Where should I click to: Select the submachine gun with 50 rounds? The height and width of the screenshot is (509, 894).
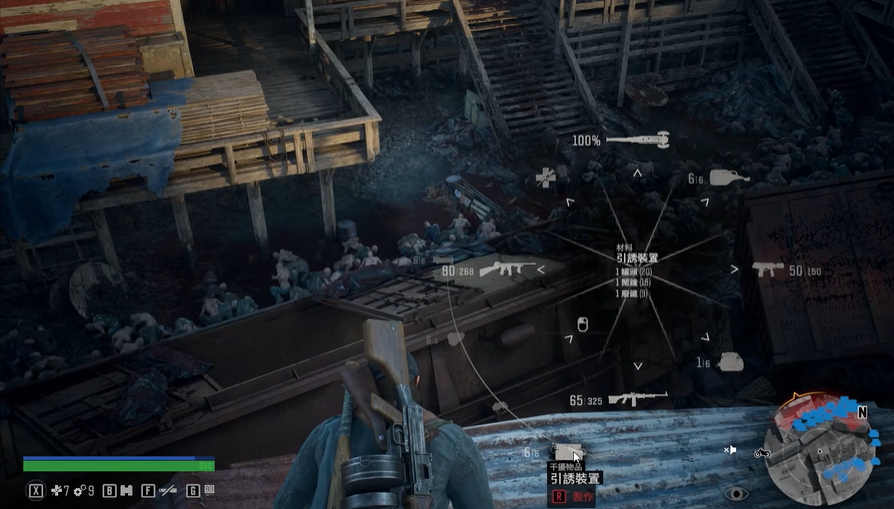click(768, 270)
